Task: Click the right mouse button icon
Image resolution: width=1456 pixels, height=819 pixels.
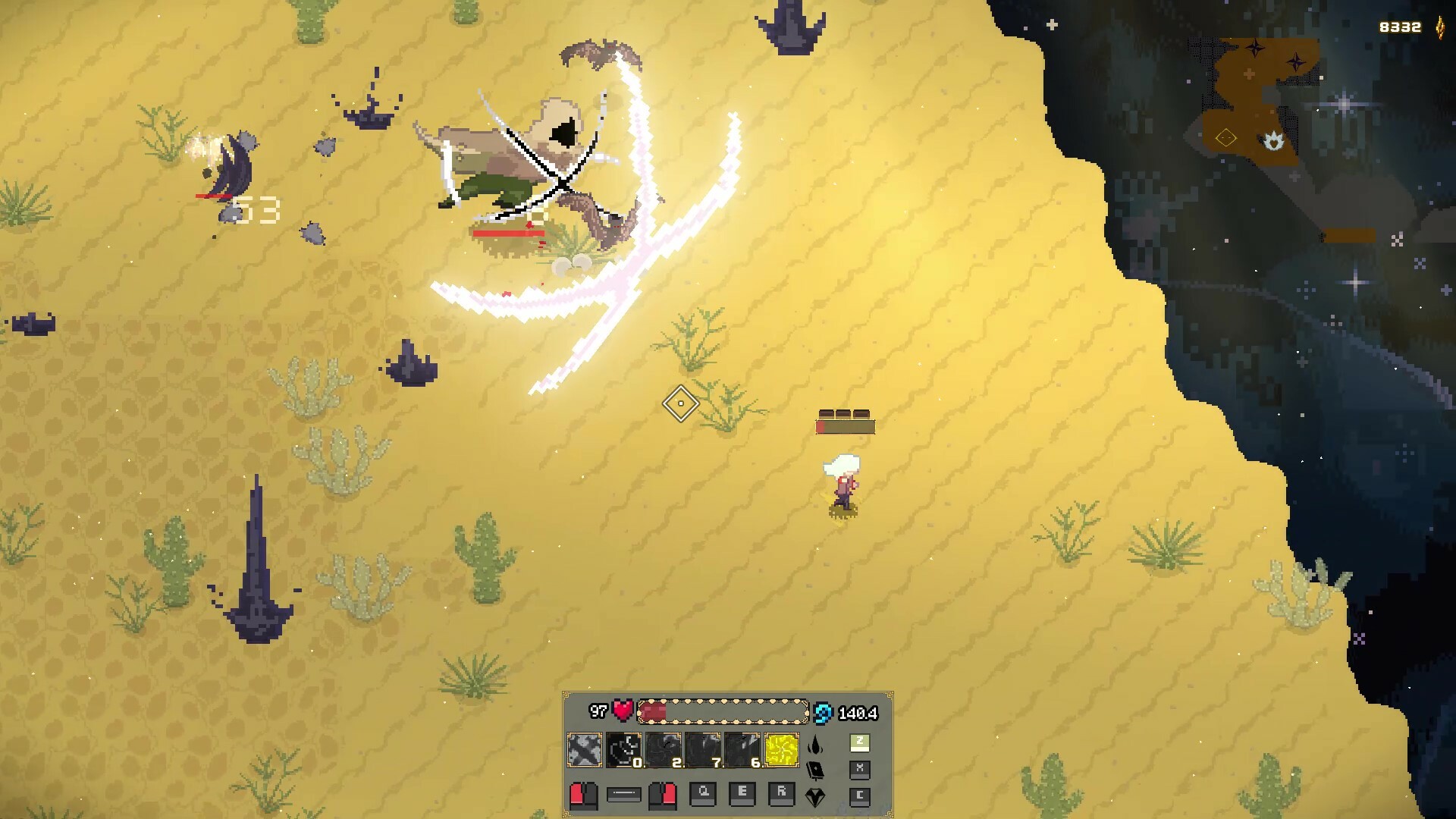Action: pyautogui.click(x=663, y=795)
